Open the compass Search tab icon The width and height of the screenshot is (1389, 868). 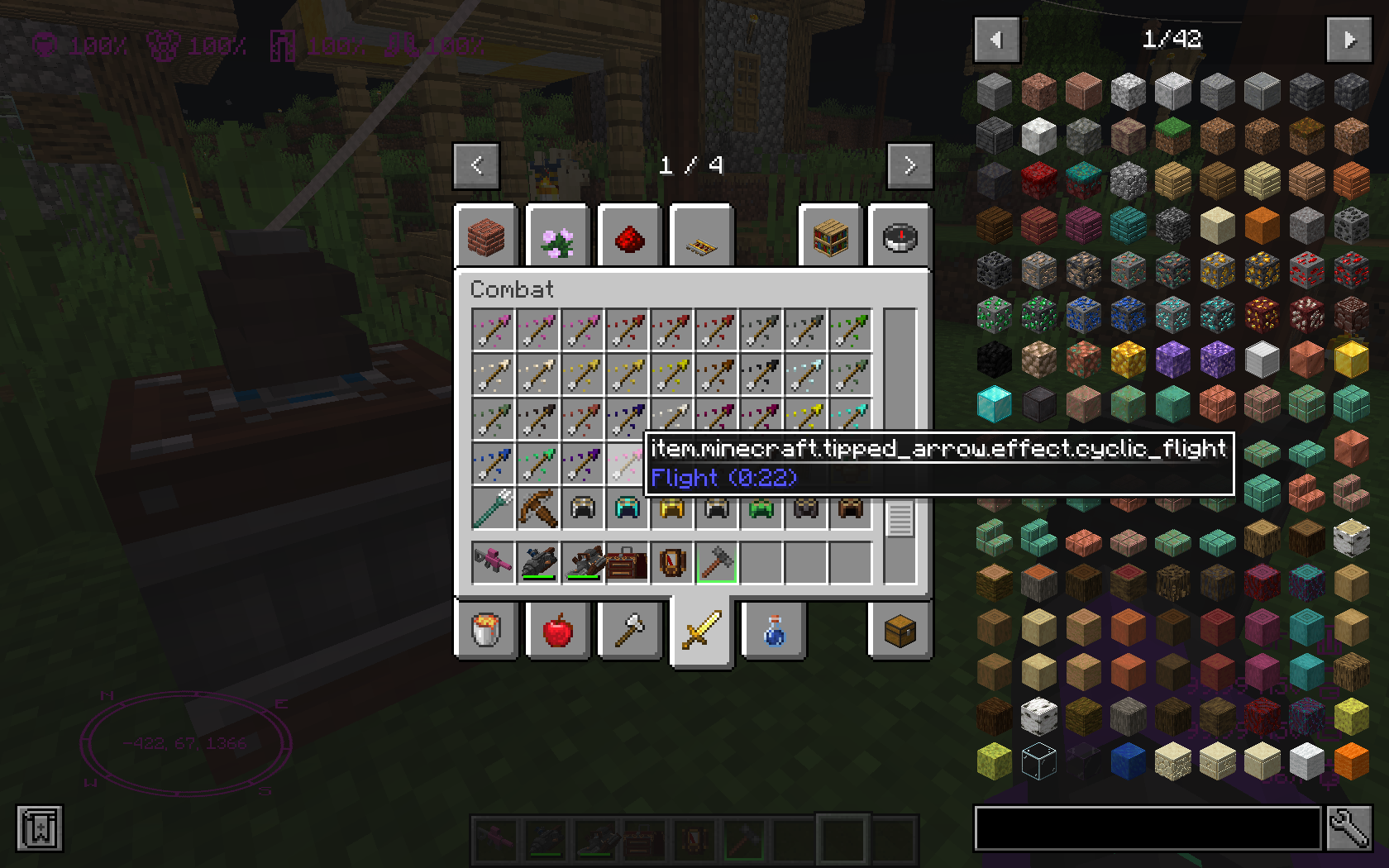click(x=900, y=236)
